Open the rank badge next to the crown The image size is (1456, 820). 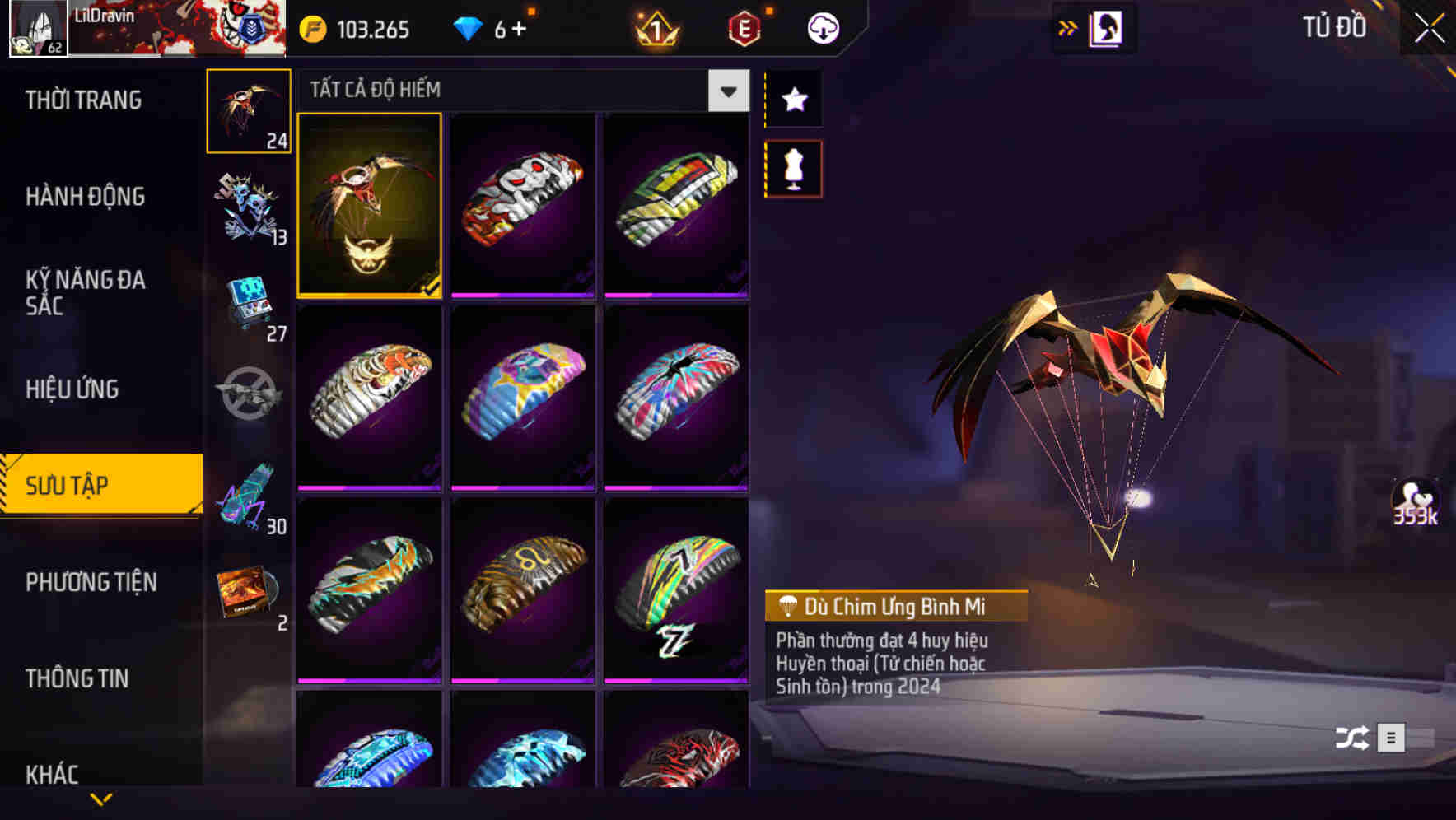(x=745, y=27)
